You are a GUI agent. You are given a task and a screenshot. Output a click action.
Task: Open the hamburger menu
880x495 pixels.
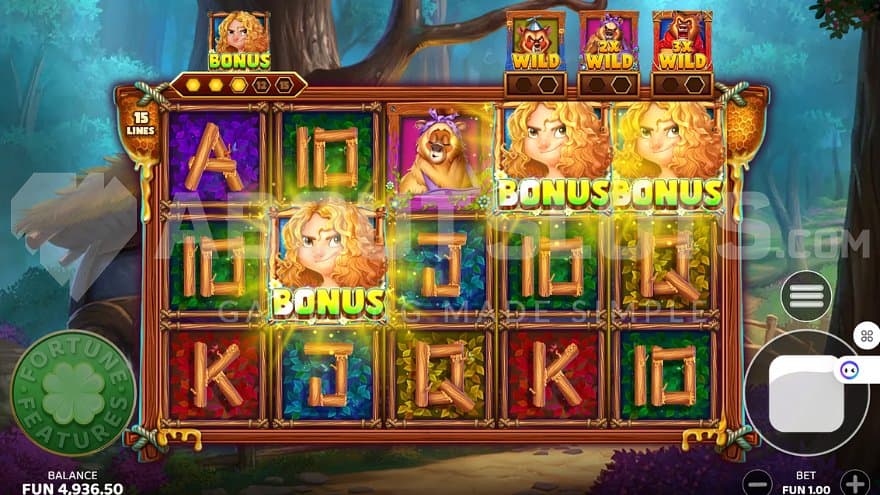[x=806, y=296]
